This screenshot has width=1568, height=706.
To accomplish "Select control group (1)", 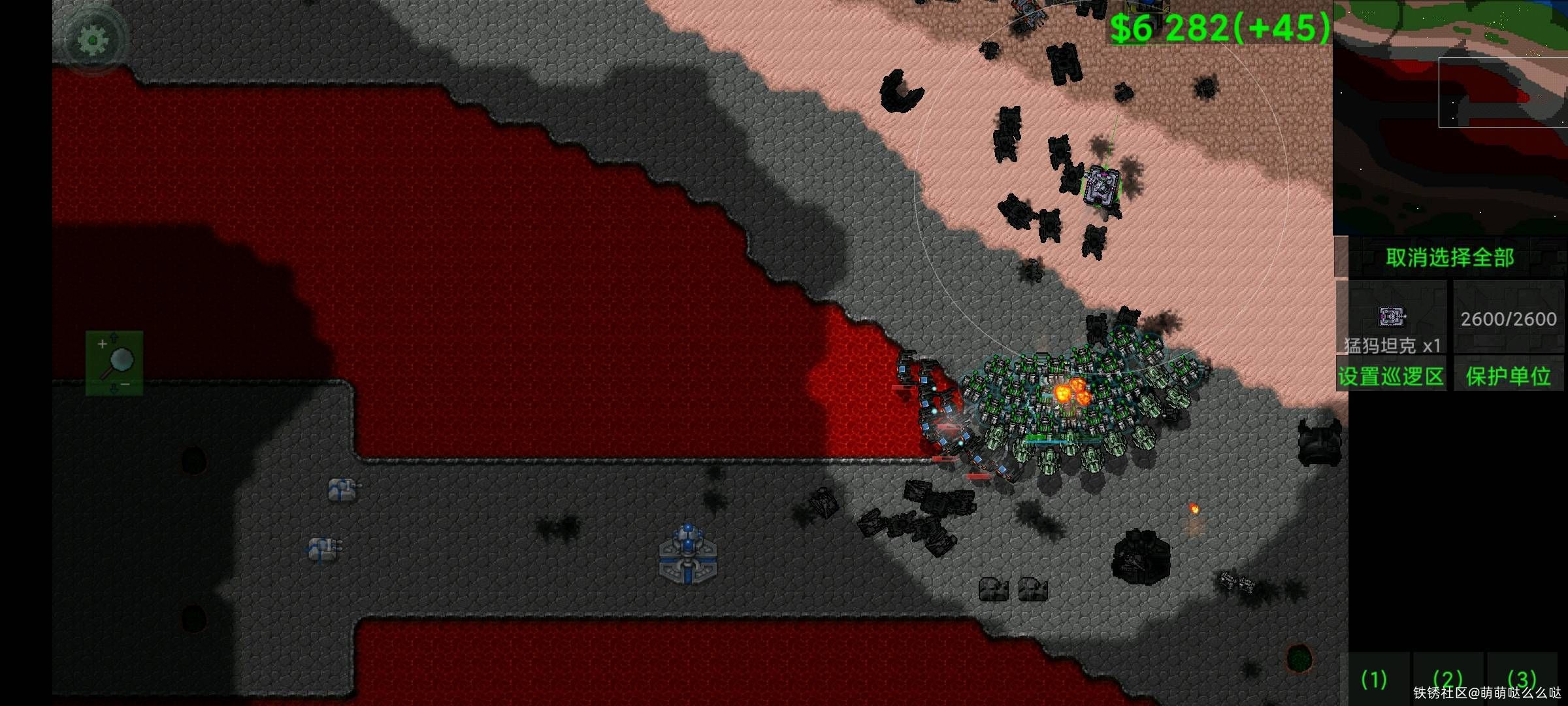I will pos(1374,680).
